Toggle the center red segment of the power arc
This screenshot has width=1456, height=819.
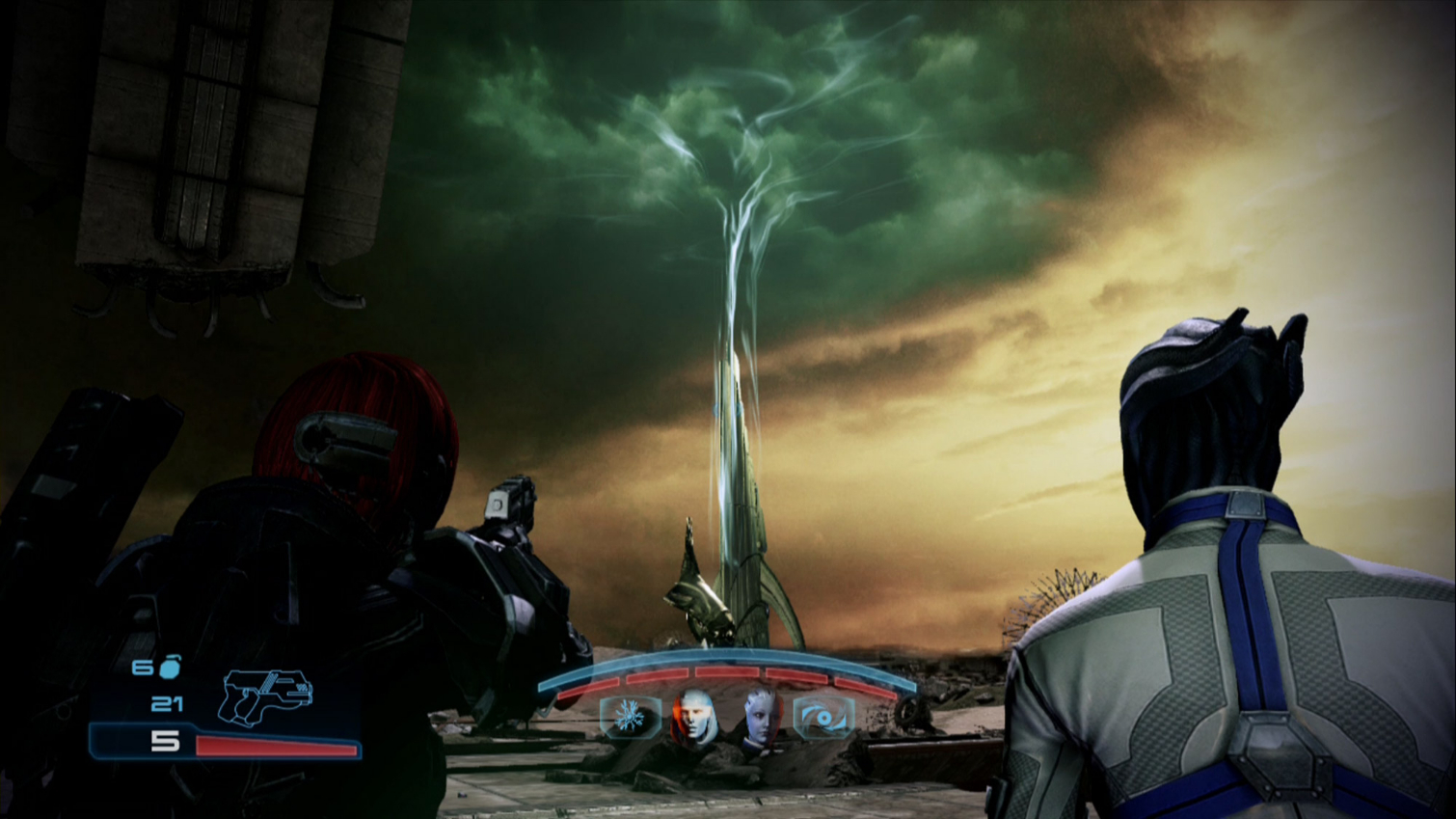tap(729, 672)
